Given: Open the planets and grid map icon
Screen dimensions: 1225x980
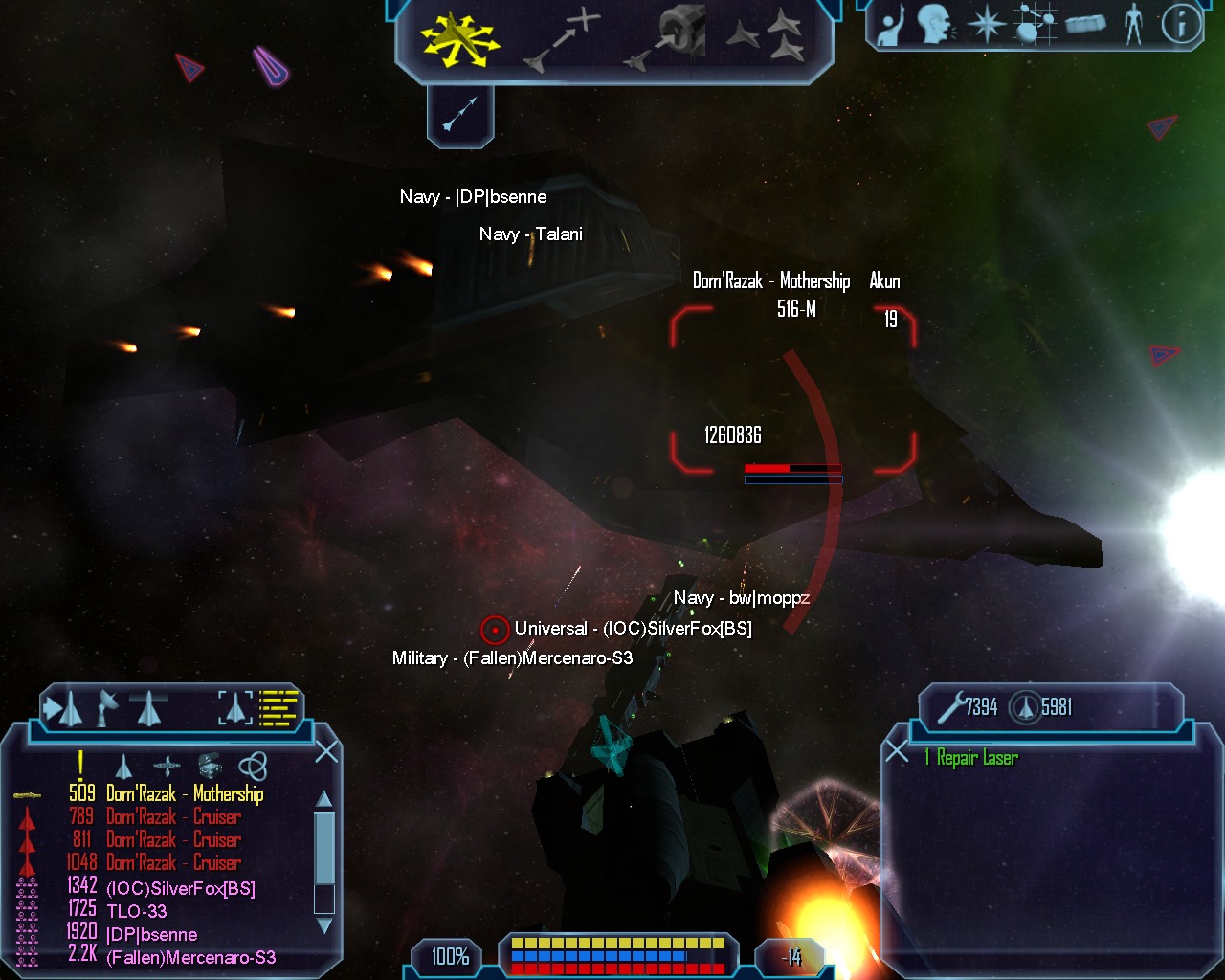Looking at the screenshot, I should click(x=1034, y=25).
